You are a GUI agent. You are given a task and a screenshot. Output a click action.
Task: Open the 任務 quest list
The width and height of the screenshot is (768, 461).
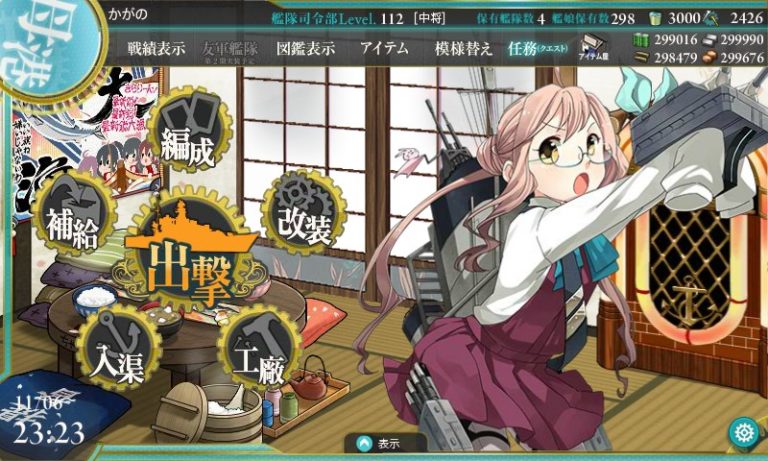pos(534,48)
